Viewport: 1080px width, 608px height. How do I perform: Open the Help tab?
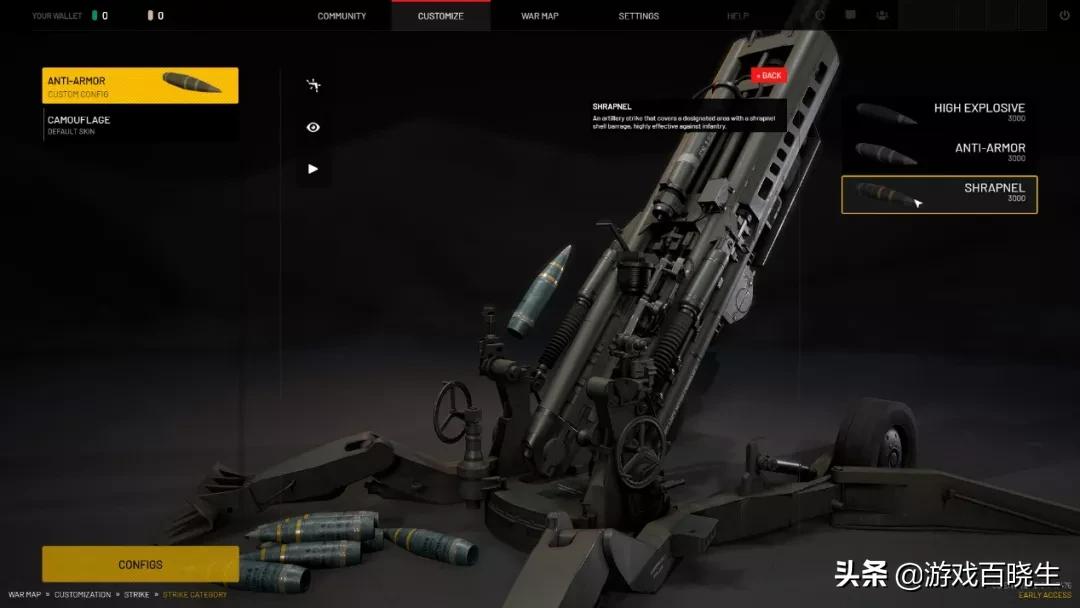click(x=737, y=16)
